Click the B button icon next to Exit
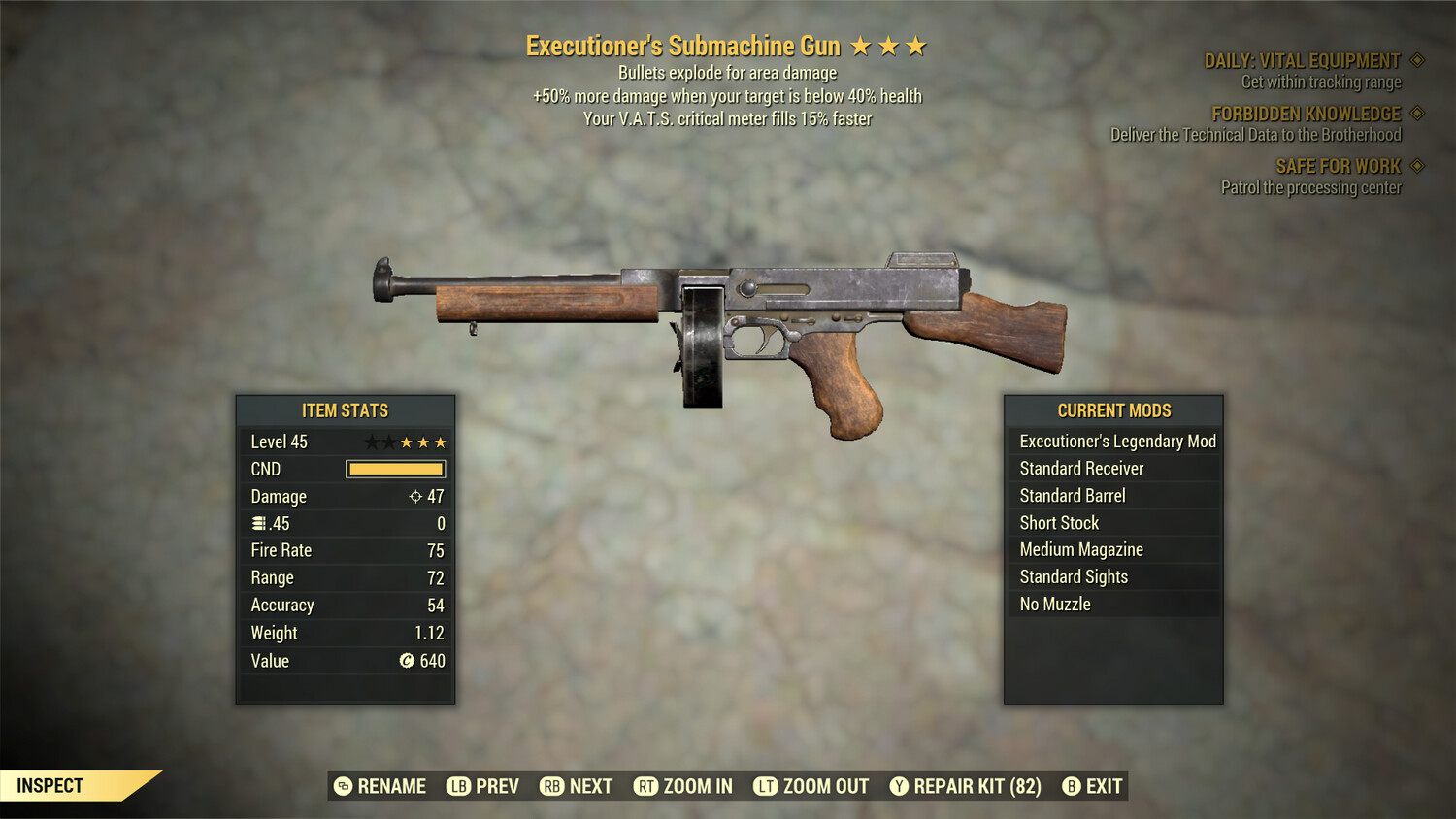This screenshot has height=819, width=1456. tap(1073, 786)
